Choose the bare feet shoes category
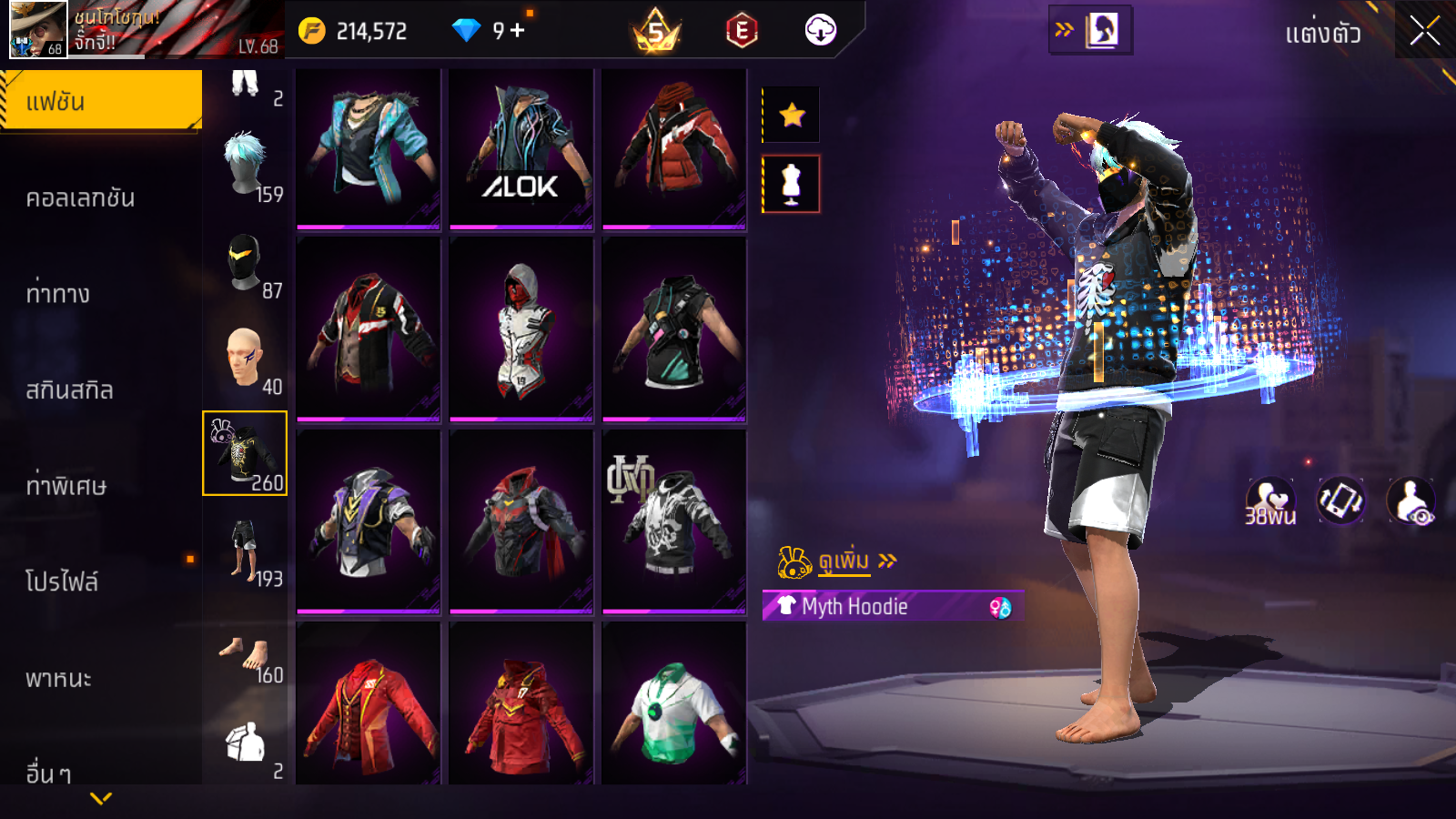 coord(245,657)
